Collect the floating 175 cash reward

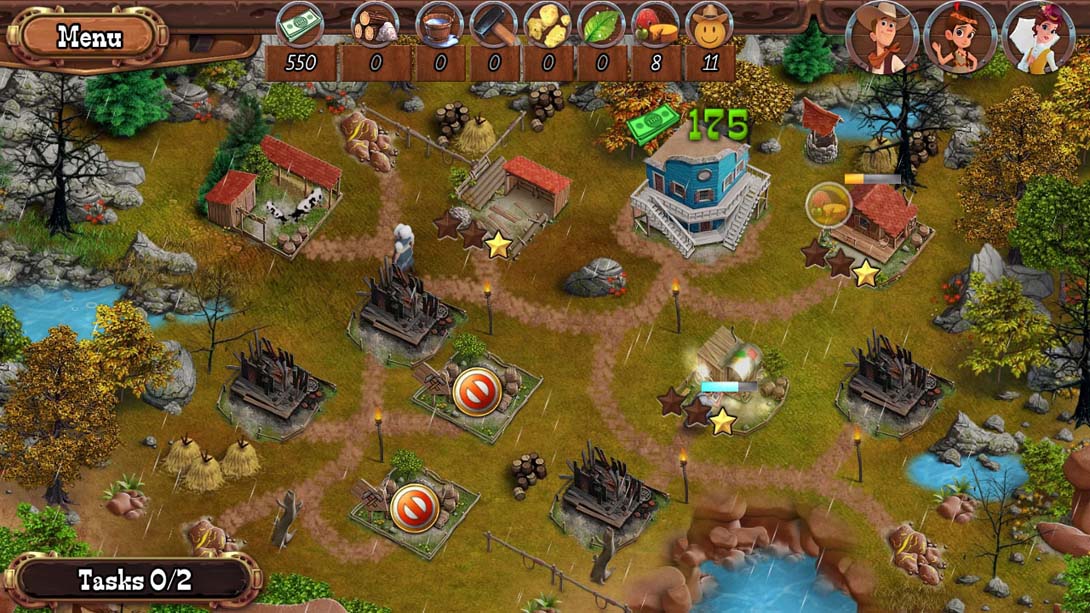(x=690, y=126)
